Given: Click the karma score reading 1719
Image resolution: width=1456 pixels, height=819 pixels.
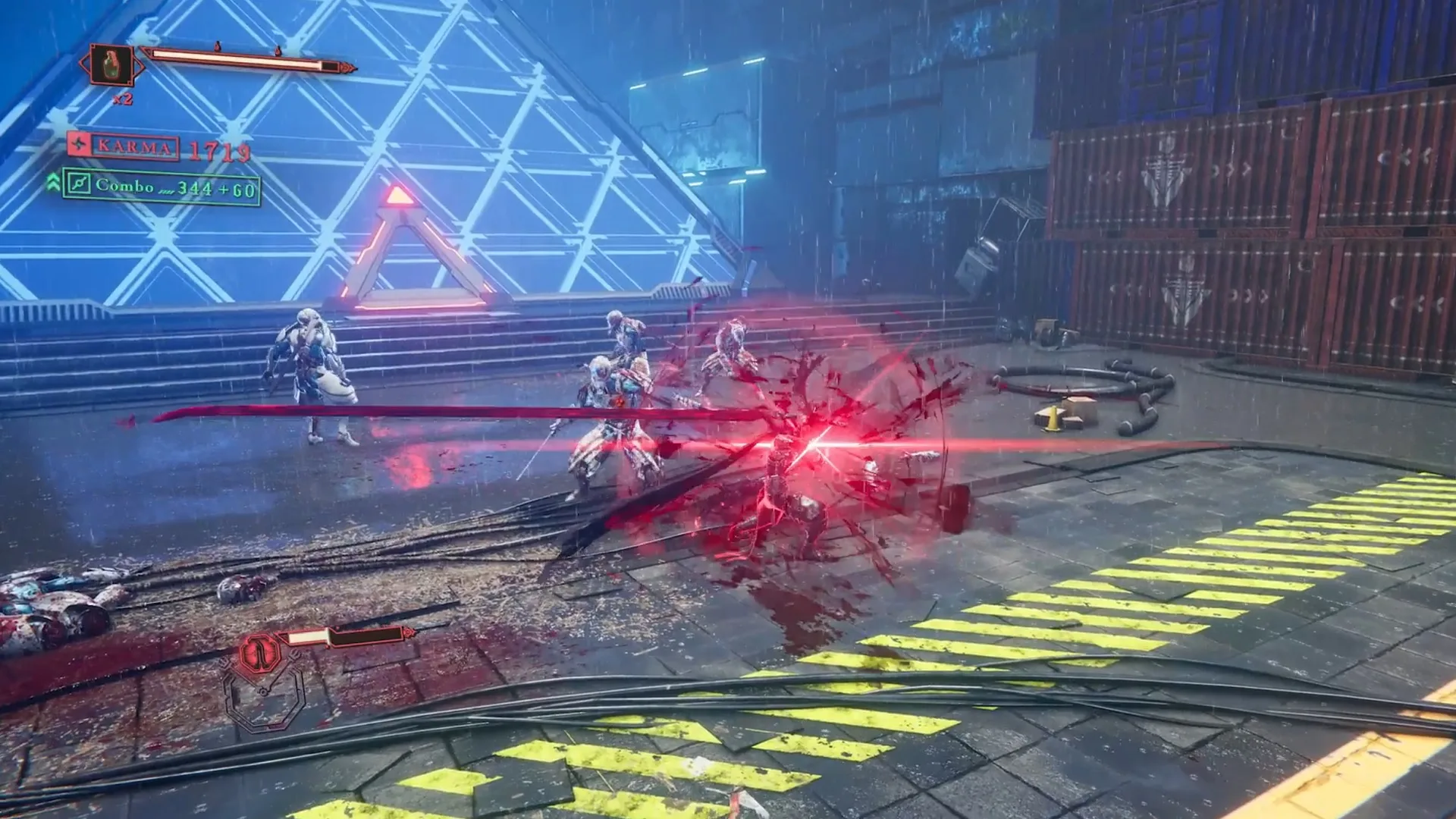Looking at the screenshot, I should click(x=220, y=150).
